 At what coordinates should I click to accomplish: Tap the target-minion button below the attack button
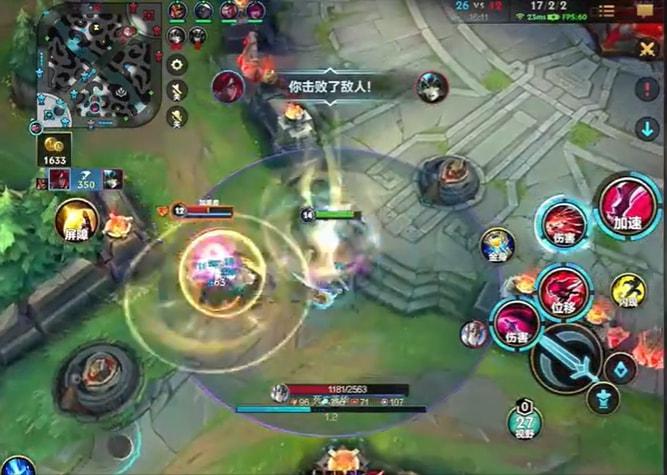602,400
